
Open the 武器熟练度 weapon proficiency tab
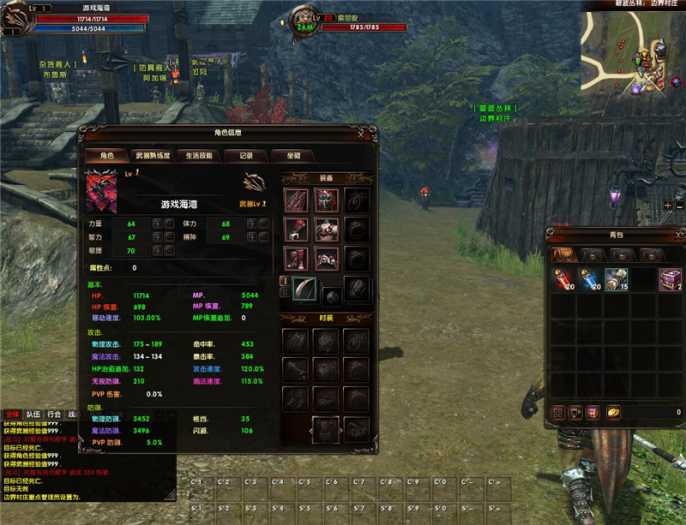point(152,156)
